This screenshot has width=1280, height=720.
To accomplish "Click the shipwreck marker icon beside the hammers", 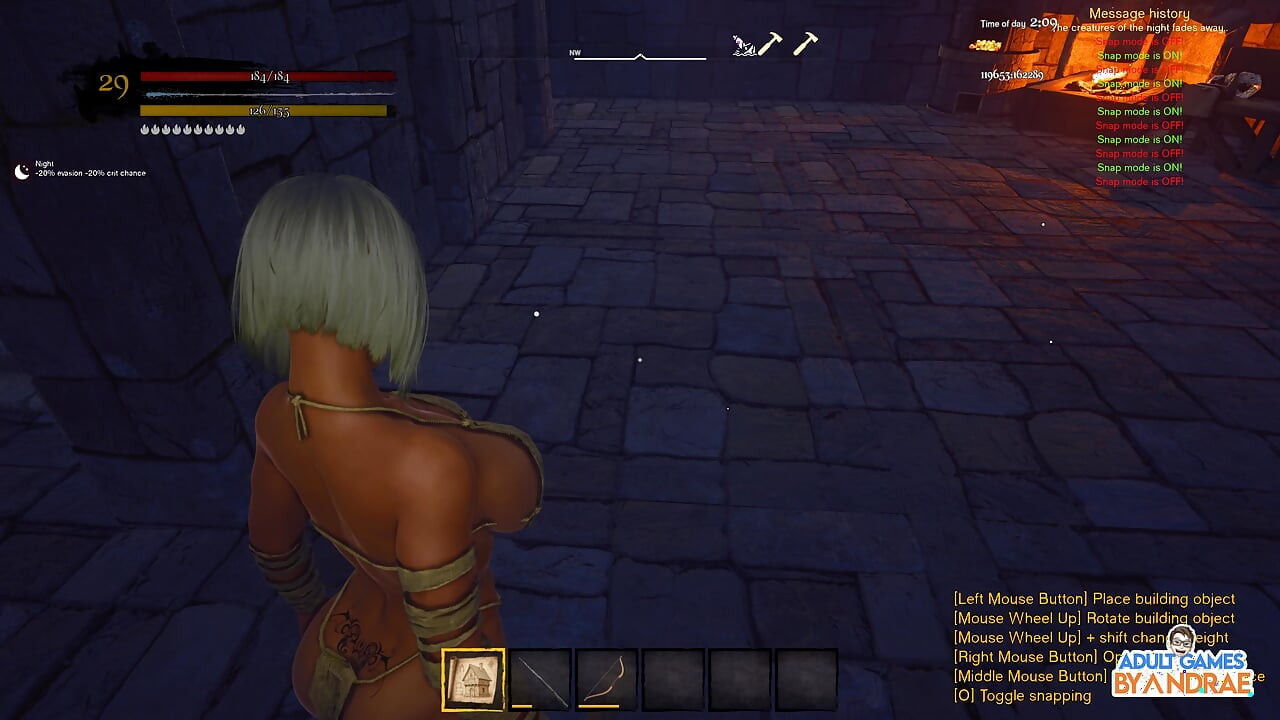I will (x=744, y=44).
